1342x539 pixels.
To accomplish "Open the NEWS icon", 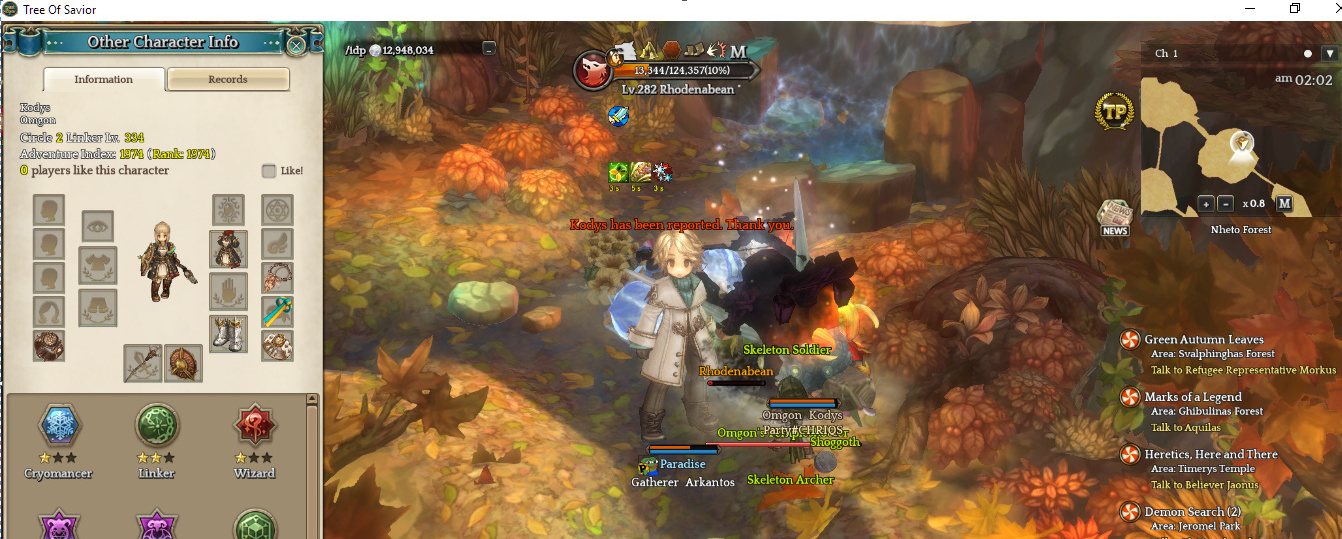I will pyautogui.click(x=1114, y=218).
